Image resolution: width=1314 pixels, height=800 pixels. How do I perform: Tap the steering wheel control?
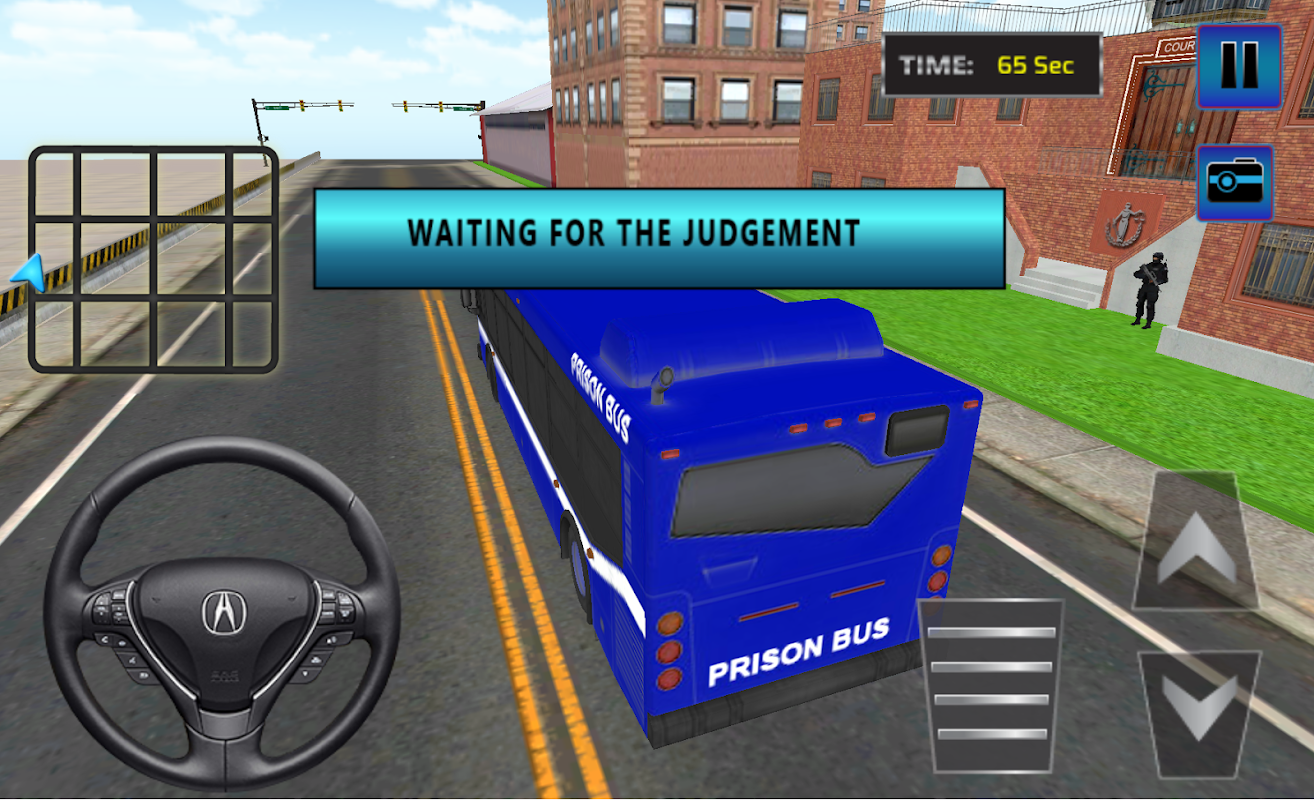click(x=222, y=612)
